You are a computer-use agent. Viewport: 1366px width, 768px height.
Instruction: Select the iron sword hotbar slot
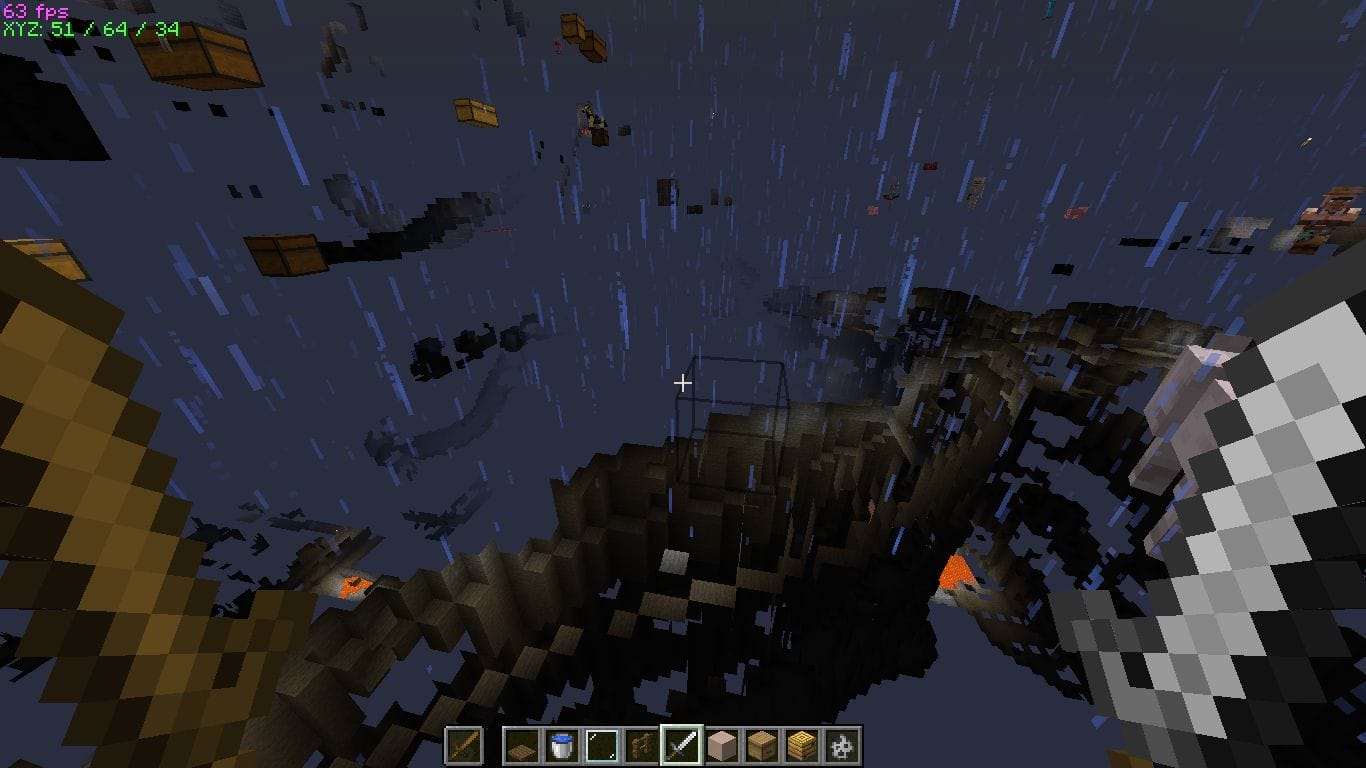pos(681,746)
